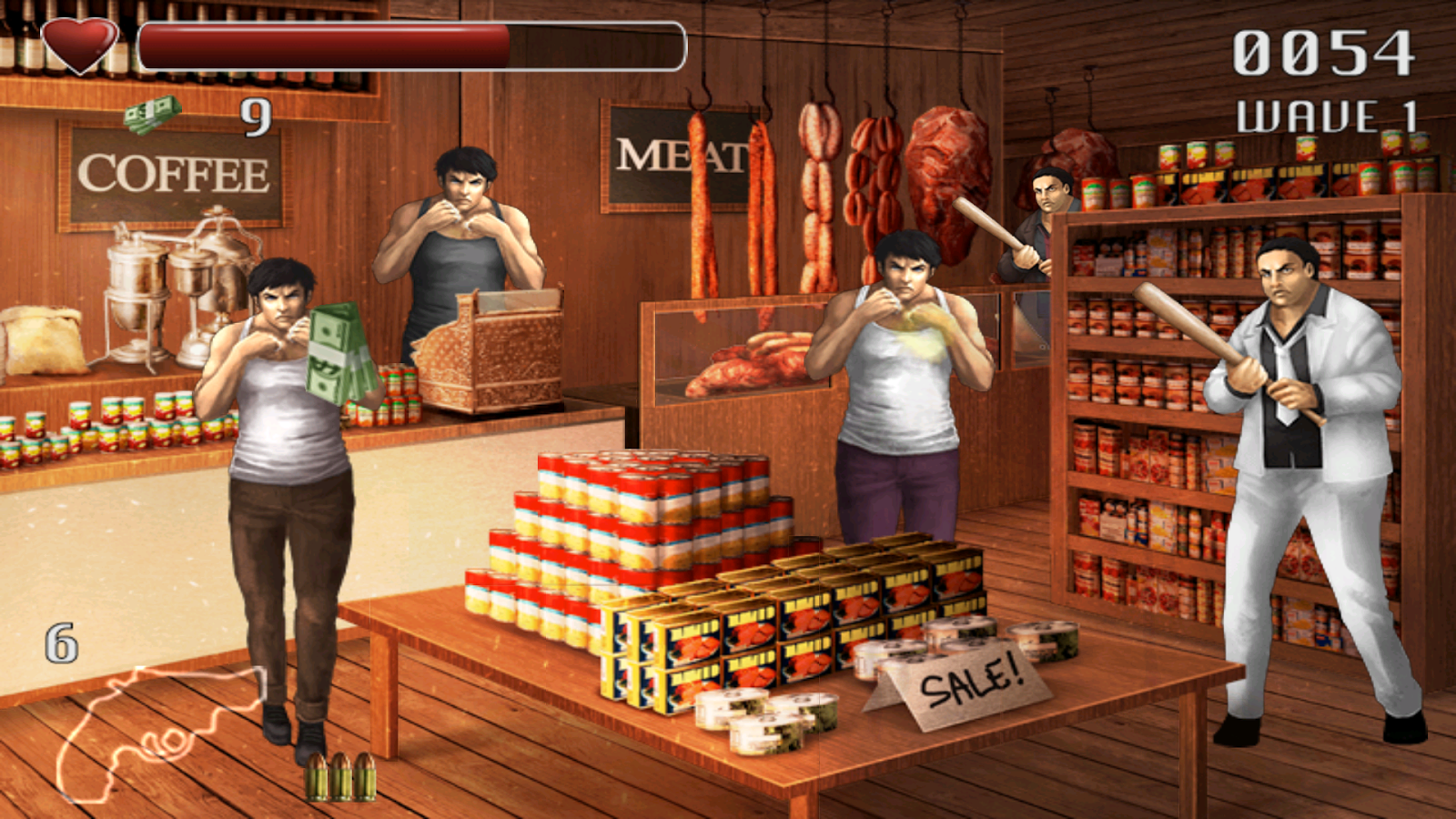This screenshot has width=1456, height=819.
Task: Select the three bullets ammo icon
Action: 340,776
